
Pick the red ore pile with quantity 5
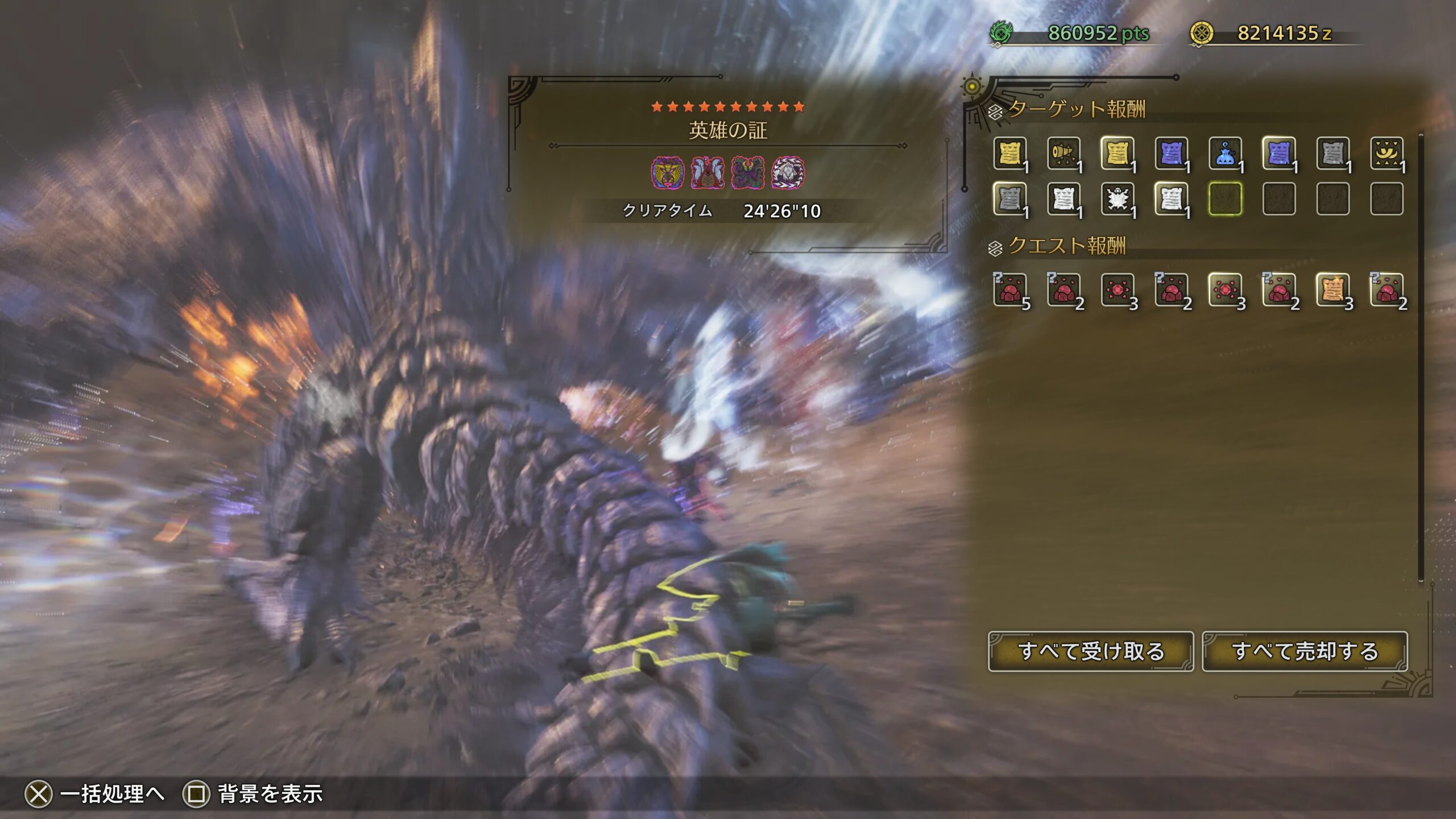(1010, 290)
